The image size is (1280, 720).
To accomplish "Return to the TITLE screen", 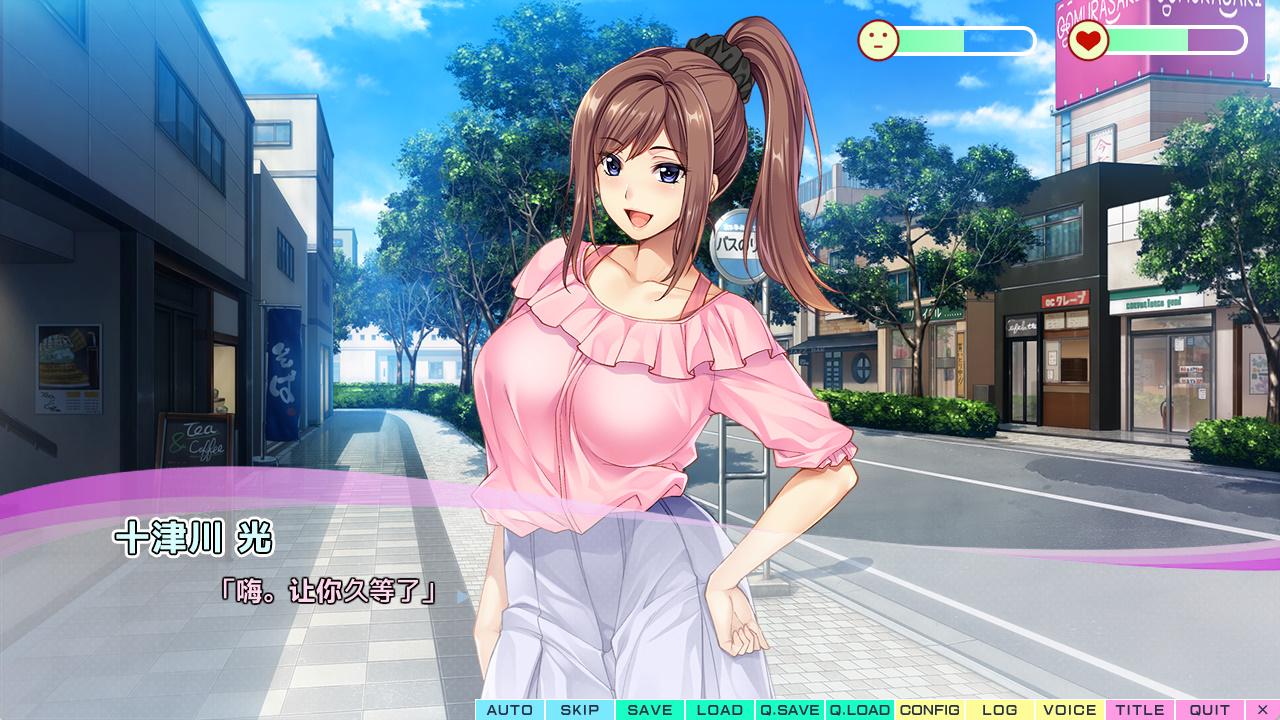I will pyautogui.click(x=1140, y=710).
